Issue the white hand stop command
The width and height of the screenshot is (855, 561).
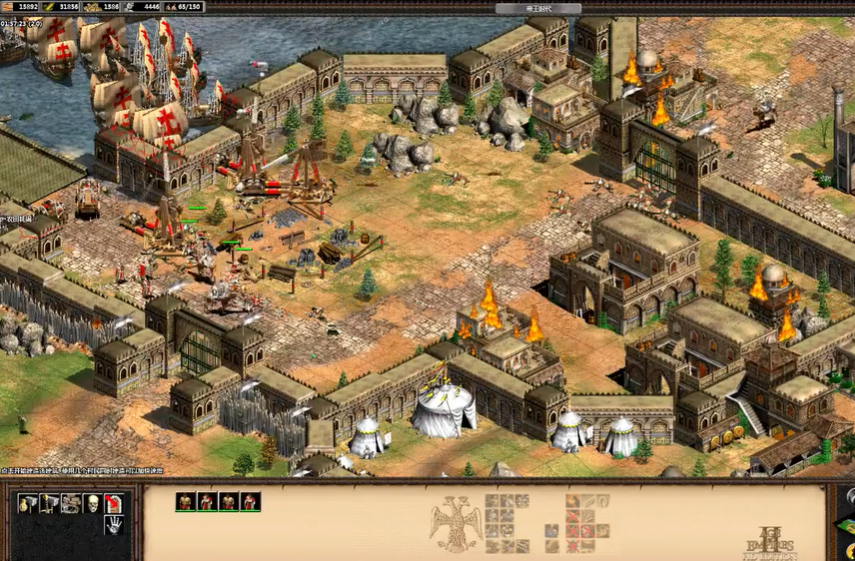(x=113, y=524)
